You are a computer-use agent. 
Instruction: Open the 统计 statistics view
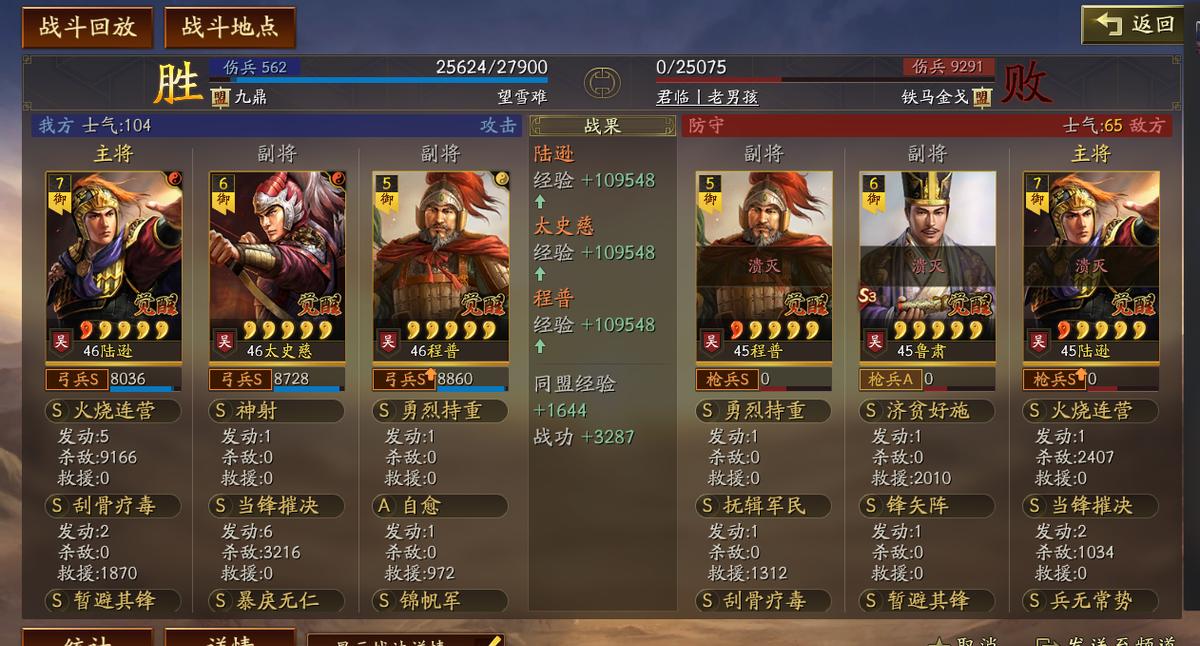pyautogui.click(x=87, y=638)
